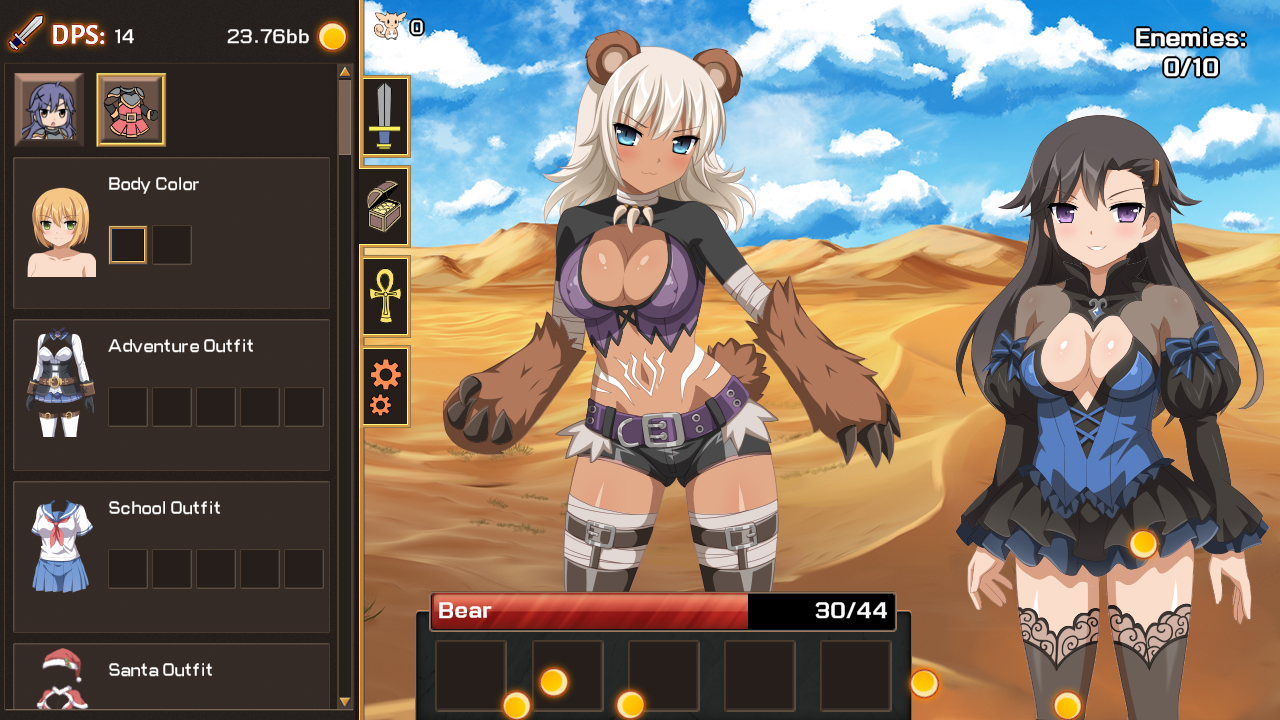This screenshot has height=720, width=1280.
Task: Click the glowing DPS sword icon
Action: click(27, 34)
